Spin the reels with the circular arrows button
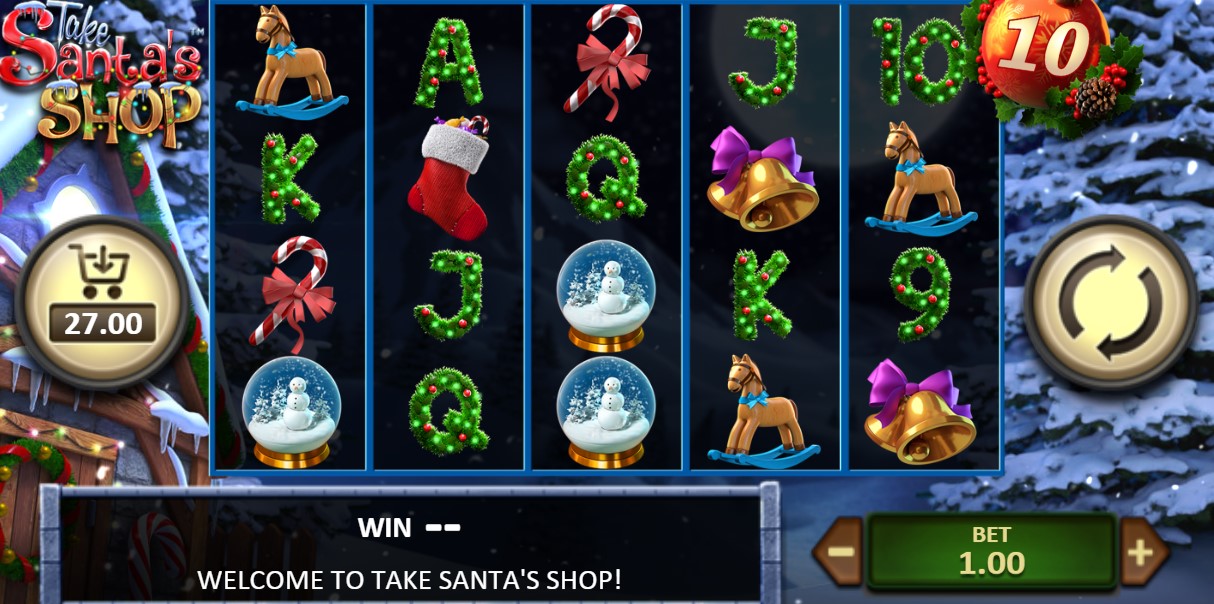This screenshot has width=1214, height=604. [1110, 303]
